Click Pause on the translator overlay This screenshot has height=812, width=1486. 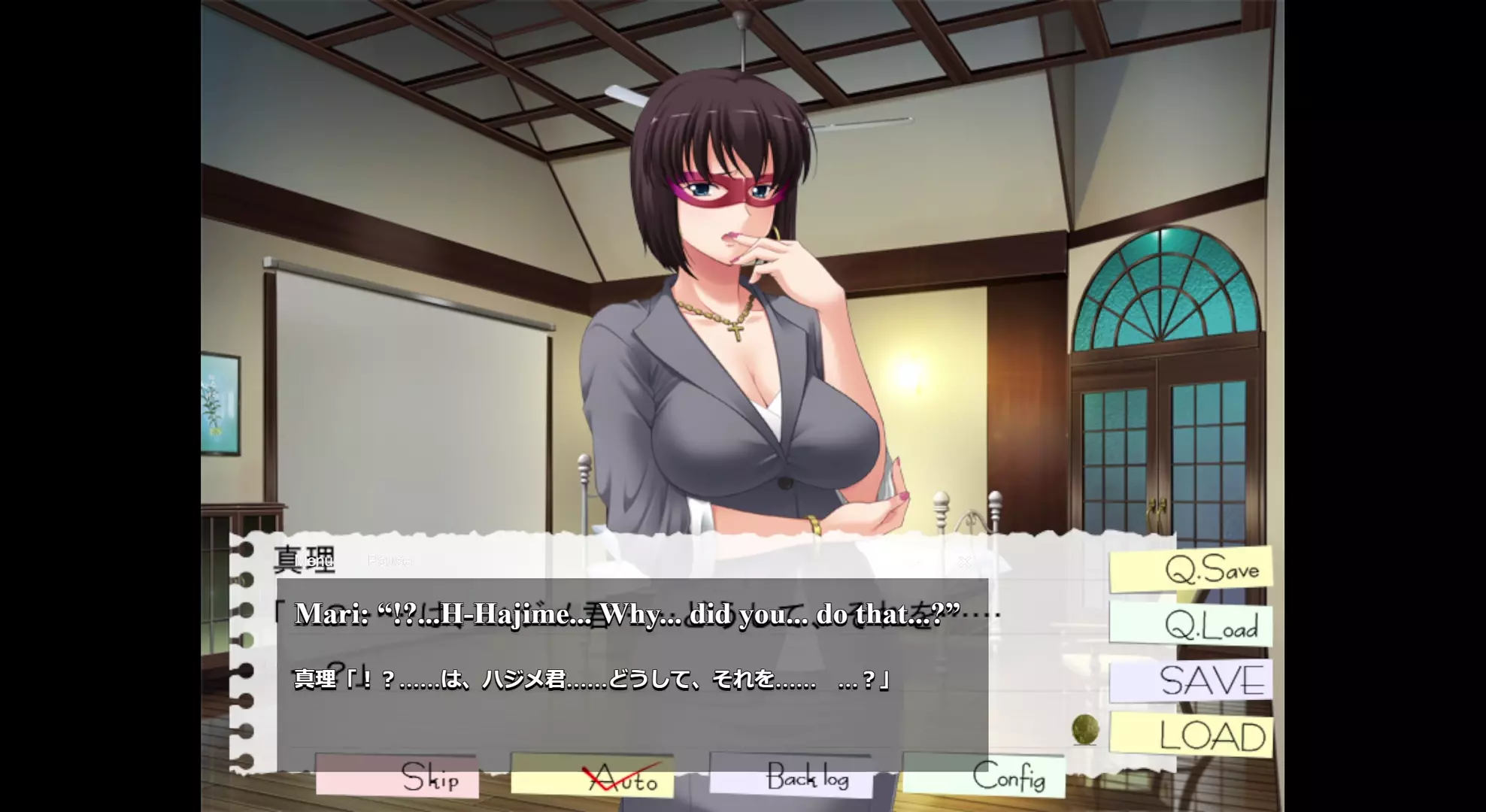tap(390, 561)
